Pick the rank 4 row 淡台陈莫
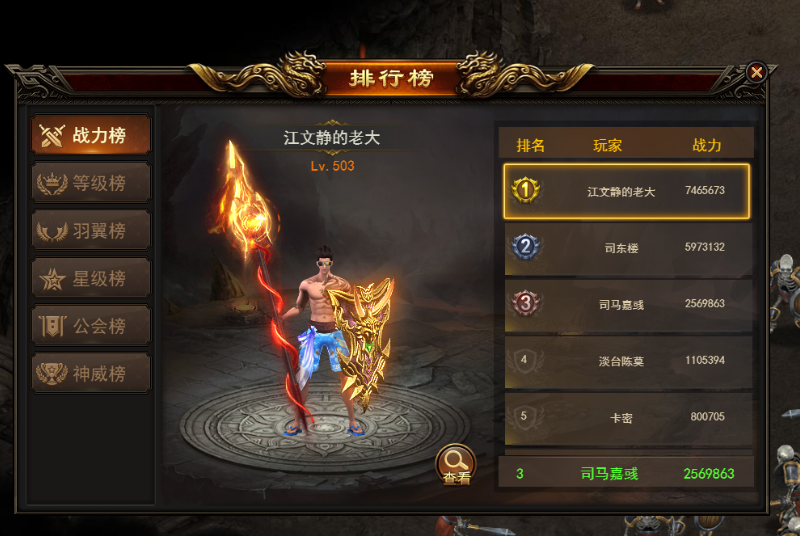 coord(626,361)
